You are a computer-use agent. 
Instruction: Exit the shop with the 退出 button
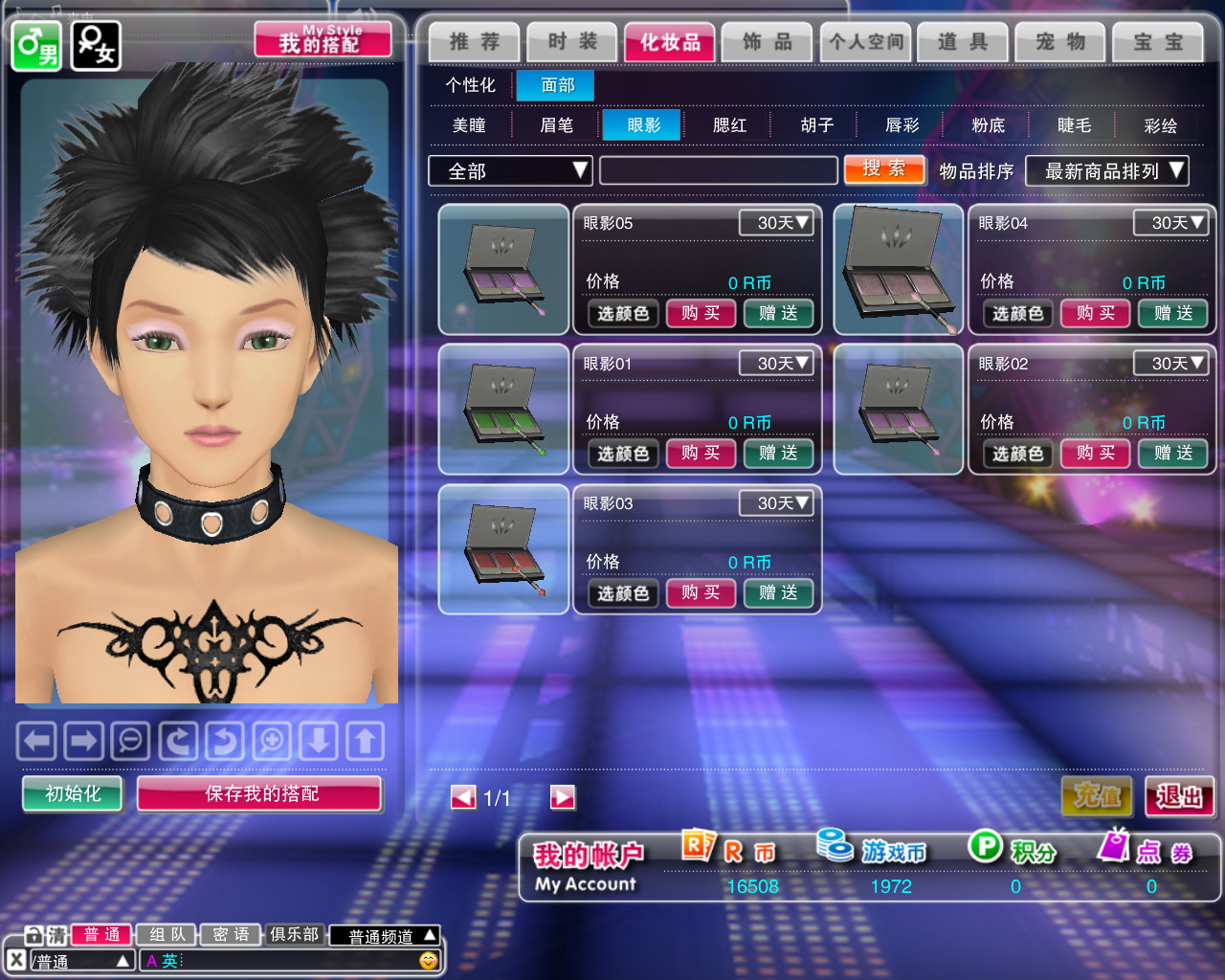[x=1179, y=796]
